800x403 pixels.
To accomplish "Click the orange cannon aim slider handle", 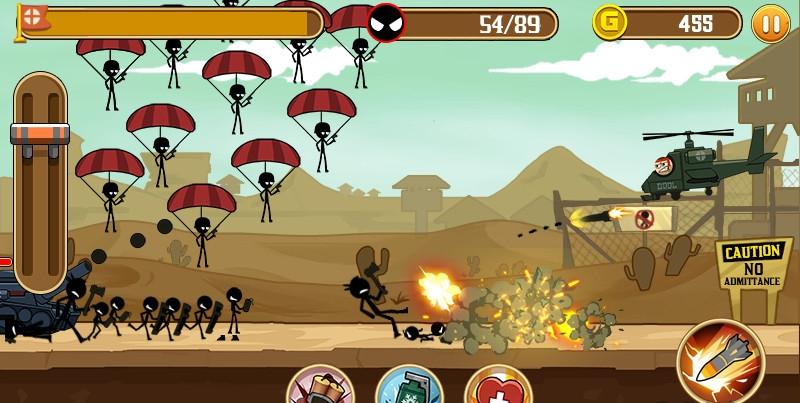I will point(40,134).
